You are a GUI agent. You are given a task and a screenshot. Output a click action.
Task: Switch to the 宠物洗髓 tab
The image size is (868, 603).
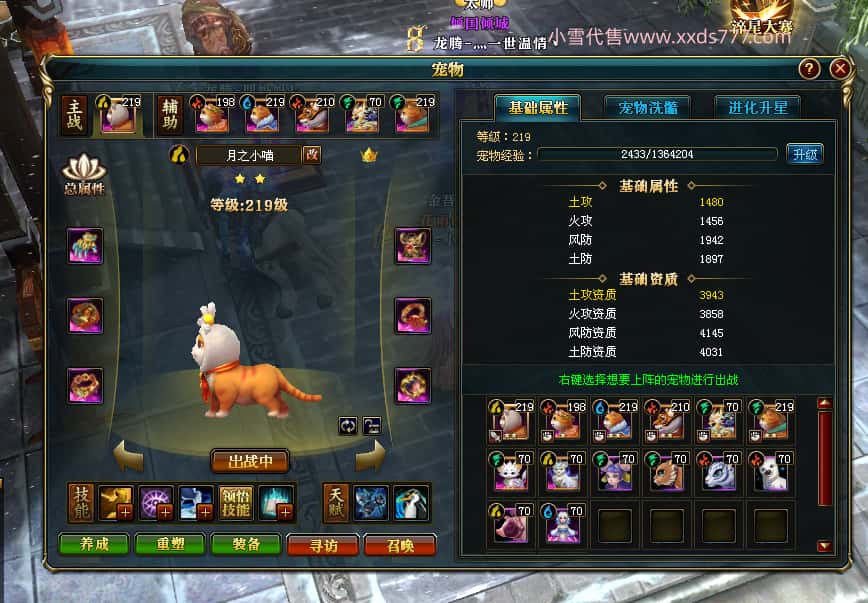pos(647,108)
